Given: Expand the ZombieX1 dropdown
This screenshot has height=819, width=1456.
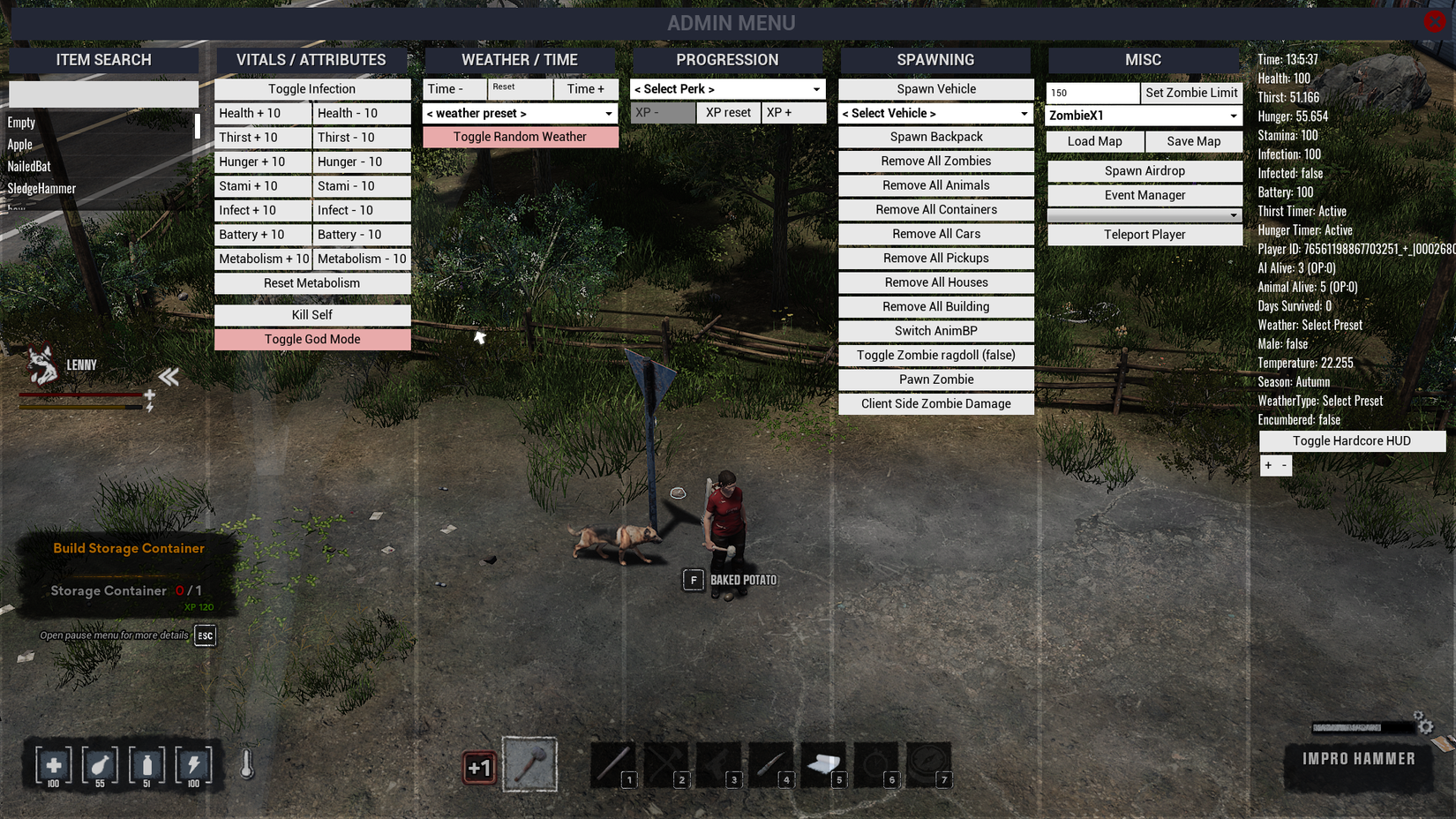Looking at the screenshot, I should point(1144,115).
